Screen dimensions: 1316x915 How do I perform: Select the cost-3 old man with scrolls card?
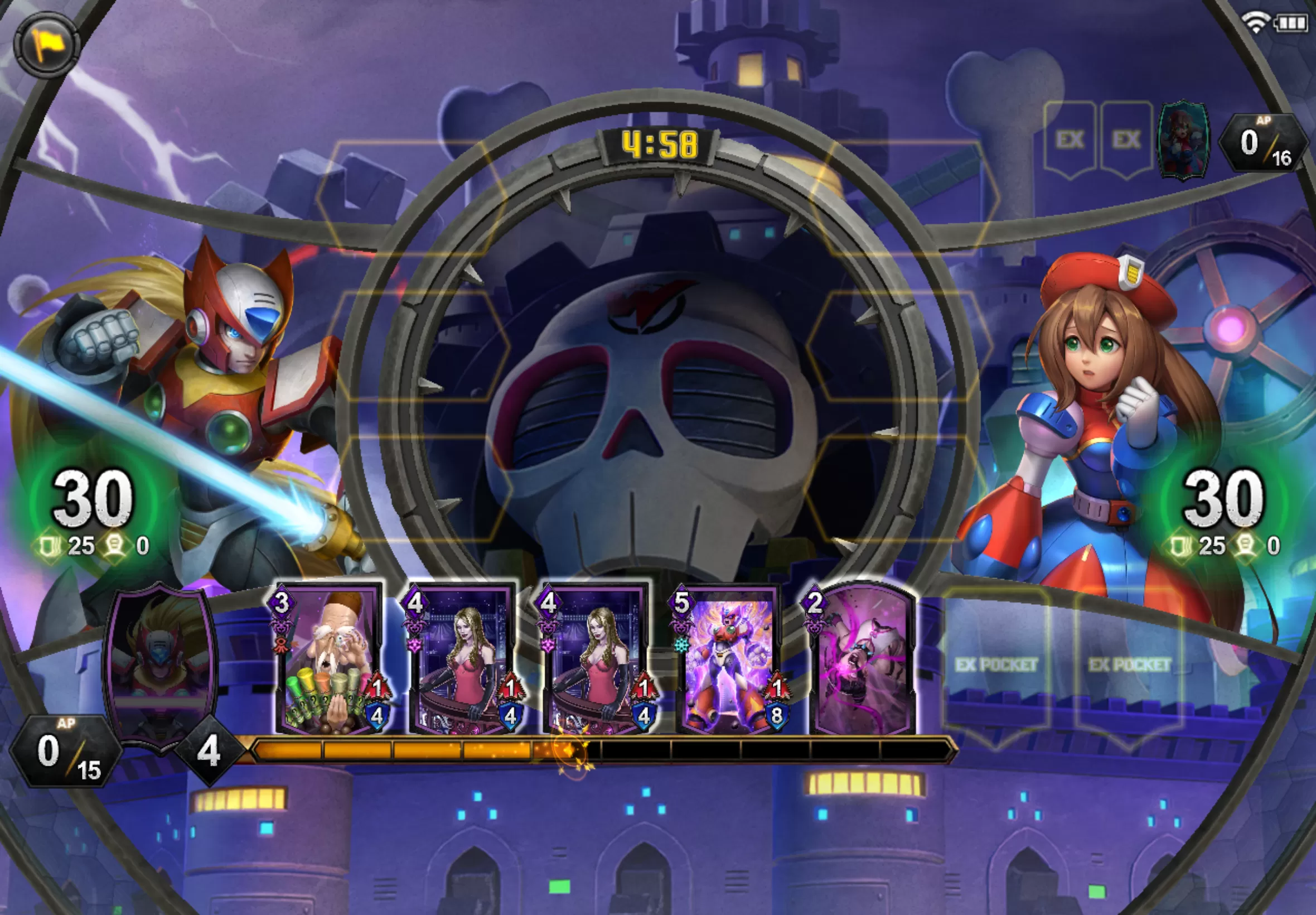tap(330, 659)
